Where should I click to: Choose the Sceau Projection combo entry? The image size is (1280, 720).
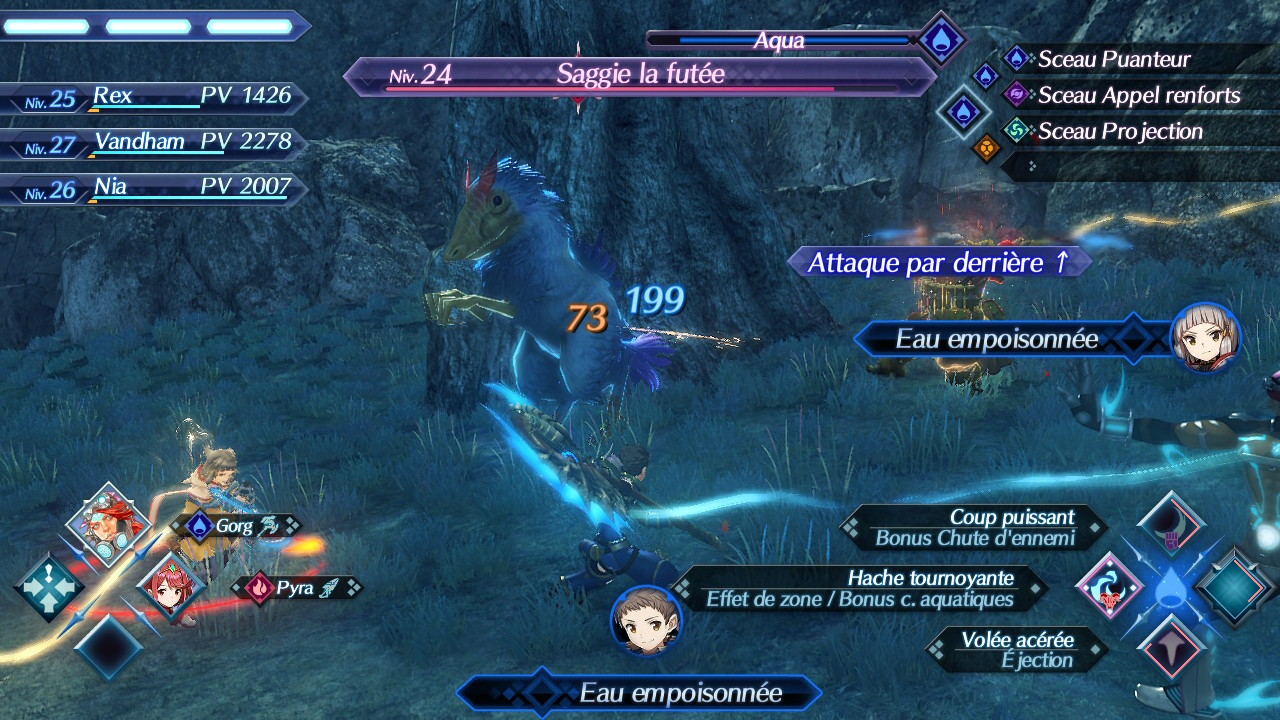(x=1119, y=131)
